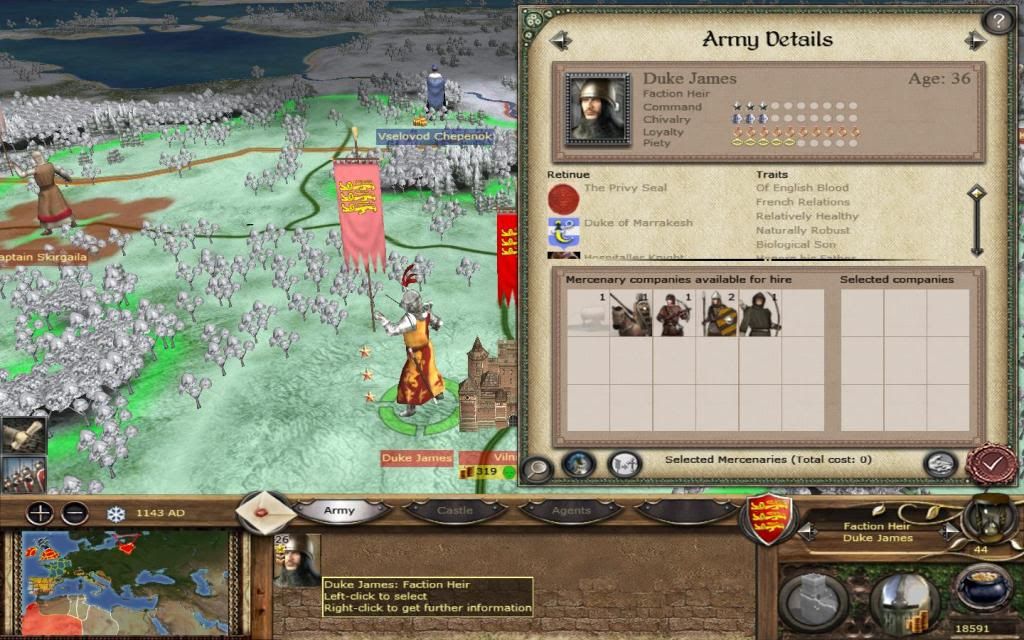Select the hooded mercenary archer company
1024x640 pixels.
tap(760, 313)
